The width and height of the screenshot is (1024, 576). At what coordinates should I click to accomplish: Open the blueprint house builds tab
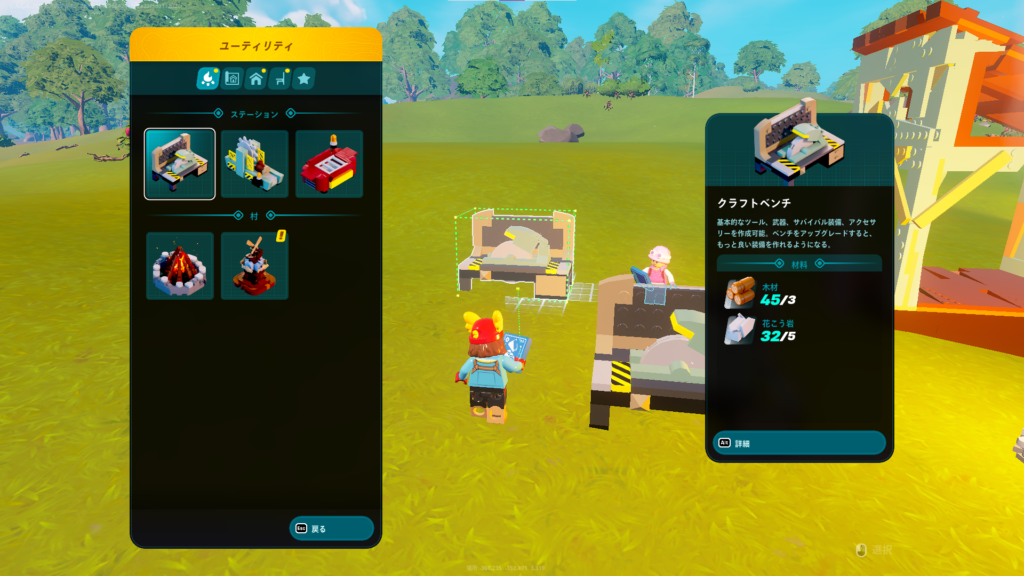pyautogui.click(x=232, y=78)
